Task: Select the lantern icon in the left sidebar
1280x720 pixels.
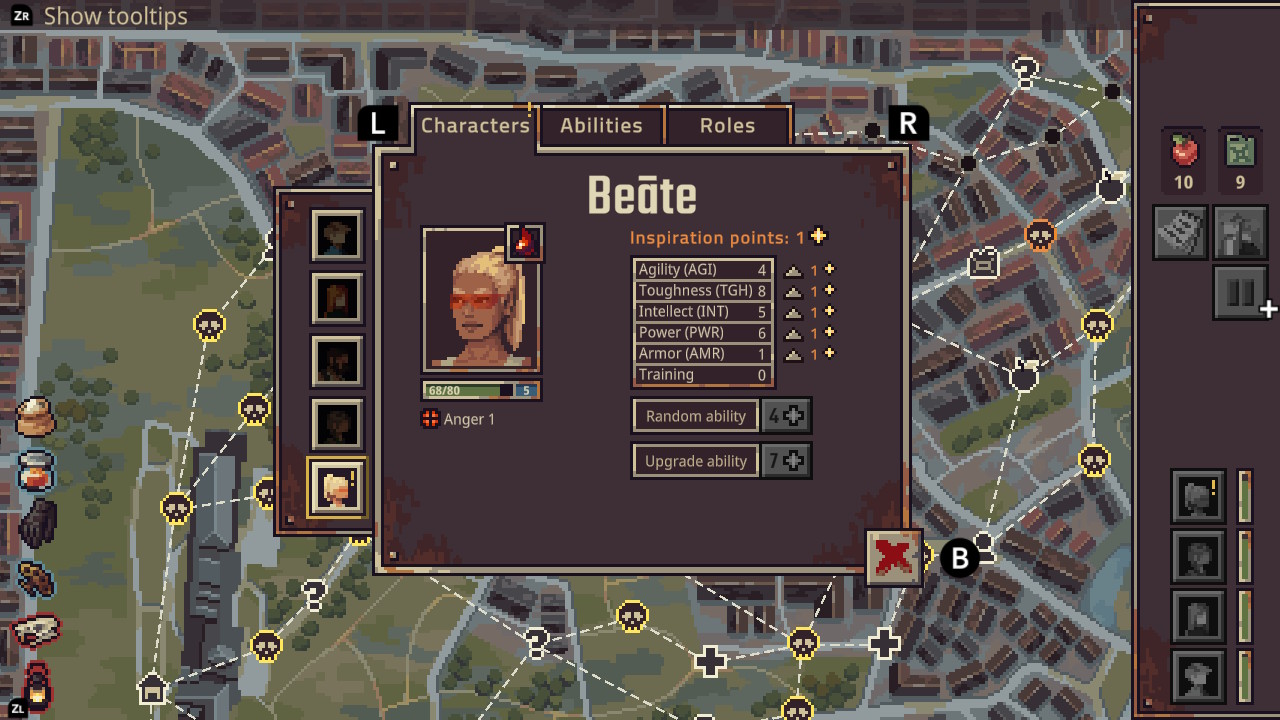Action: pos(35,687)
